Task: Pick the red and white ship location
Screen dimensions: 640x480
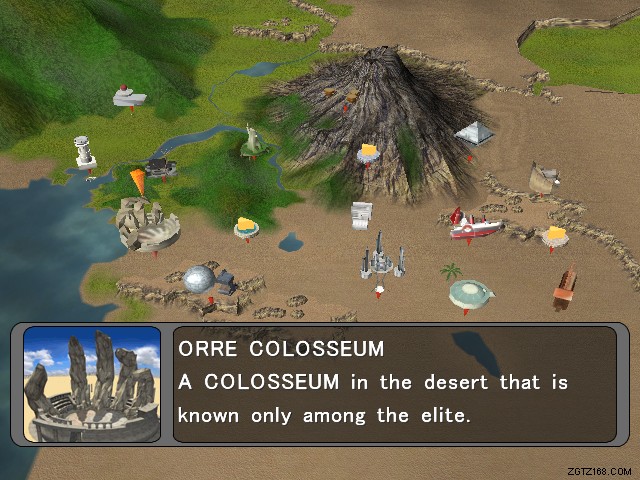Action: coord(476,225)
